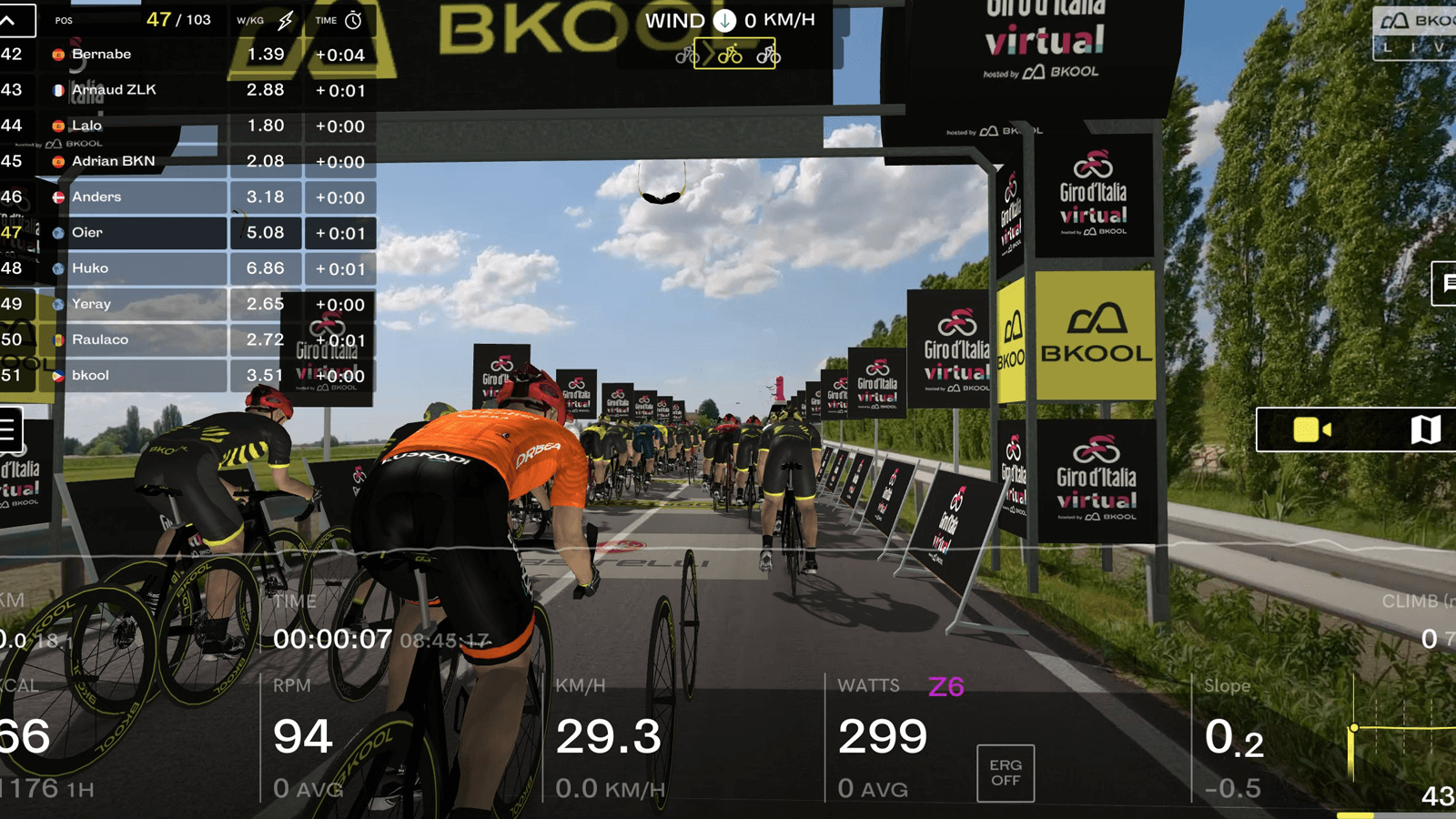Open the hamburger menu on the left edge
The width and height of the screenshot is (1456, 819).
[x=9, y=430]
